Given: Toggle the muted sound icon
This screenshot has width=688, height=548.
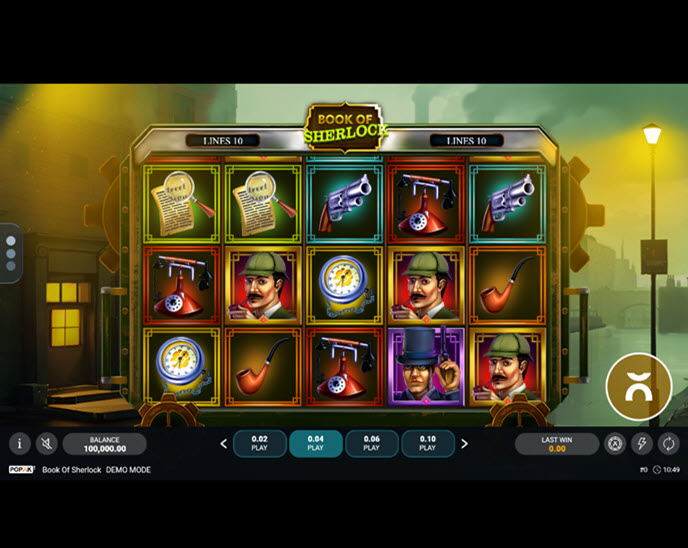Looking at the screenshot, I should point(46,444).
